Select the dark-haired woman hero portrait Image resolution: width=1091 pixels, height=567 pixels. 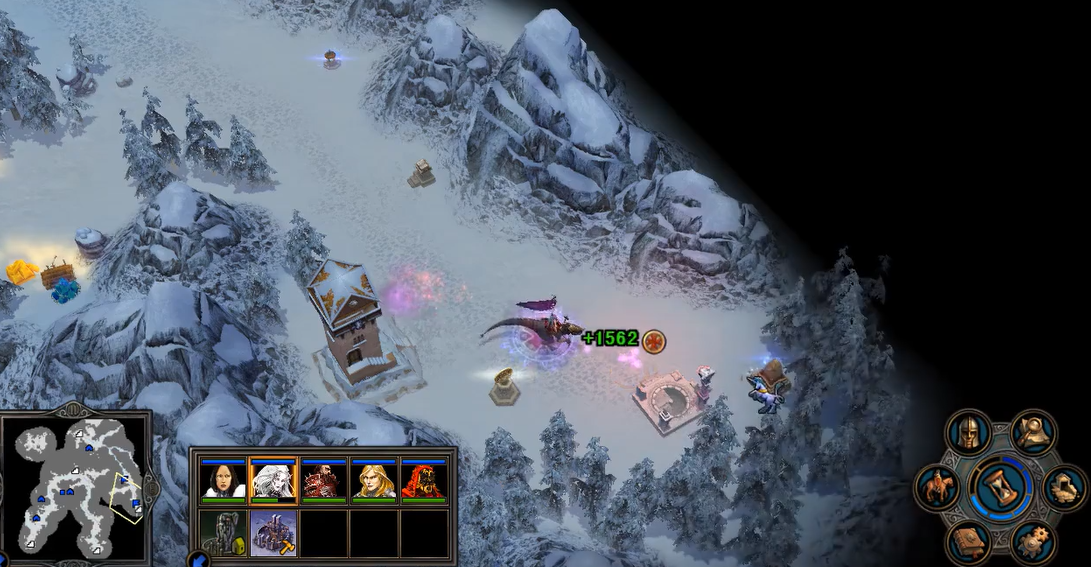(x=223, y=482)
